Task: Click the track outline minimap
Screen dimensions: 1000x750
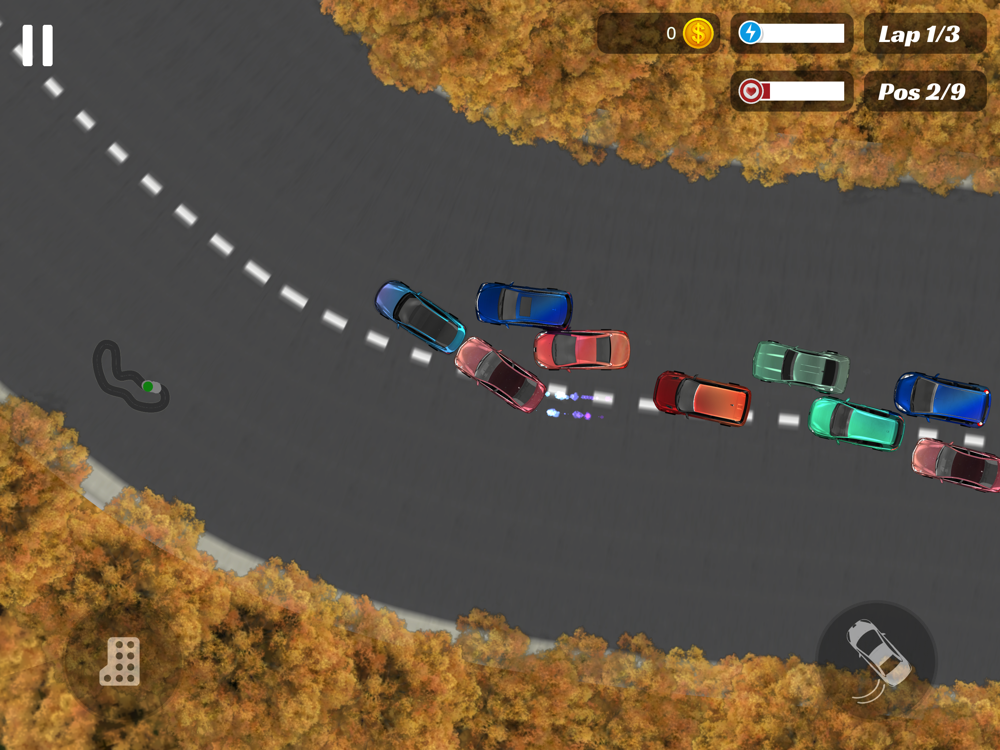Action: 130,377
